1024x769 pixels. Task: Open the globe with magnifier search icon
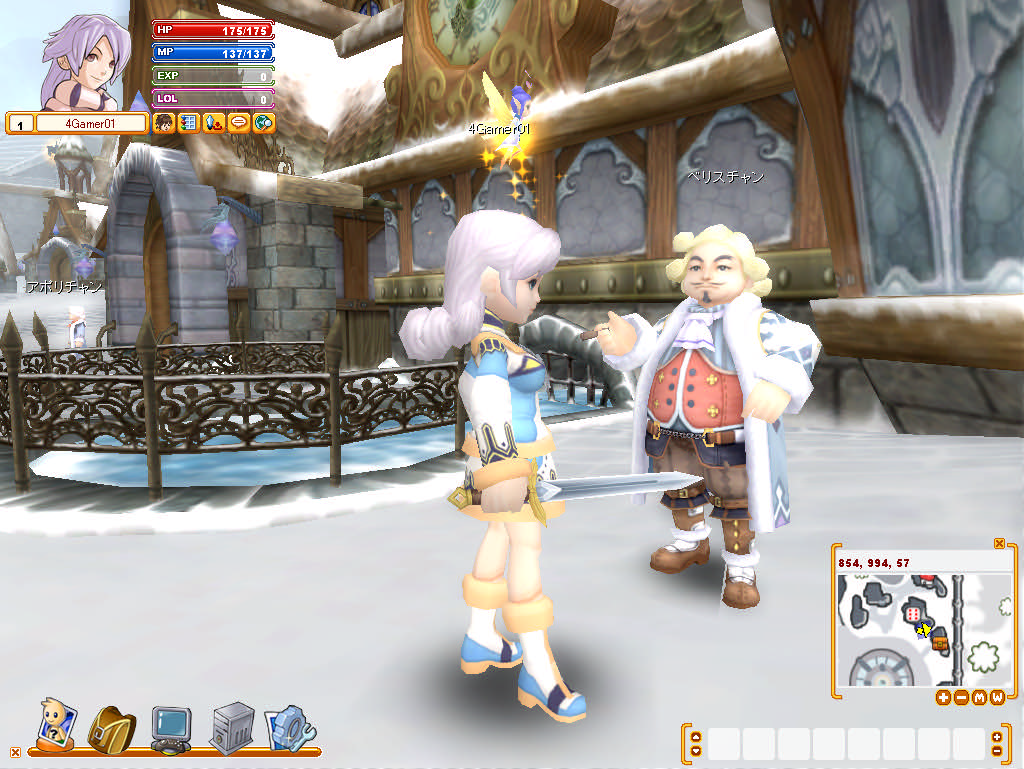pos(263,123)
